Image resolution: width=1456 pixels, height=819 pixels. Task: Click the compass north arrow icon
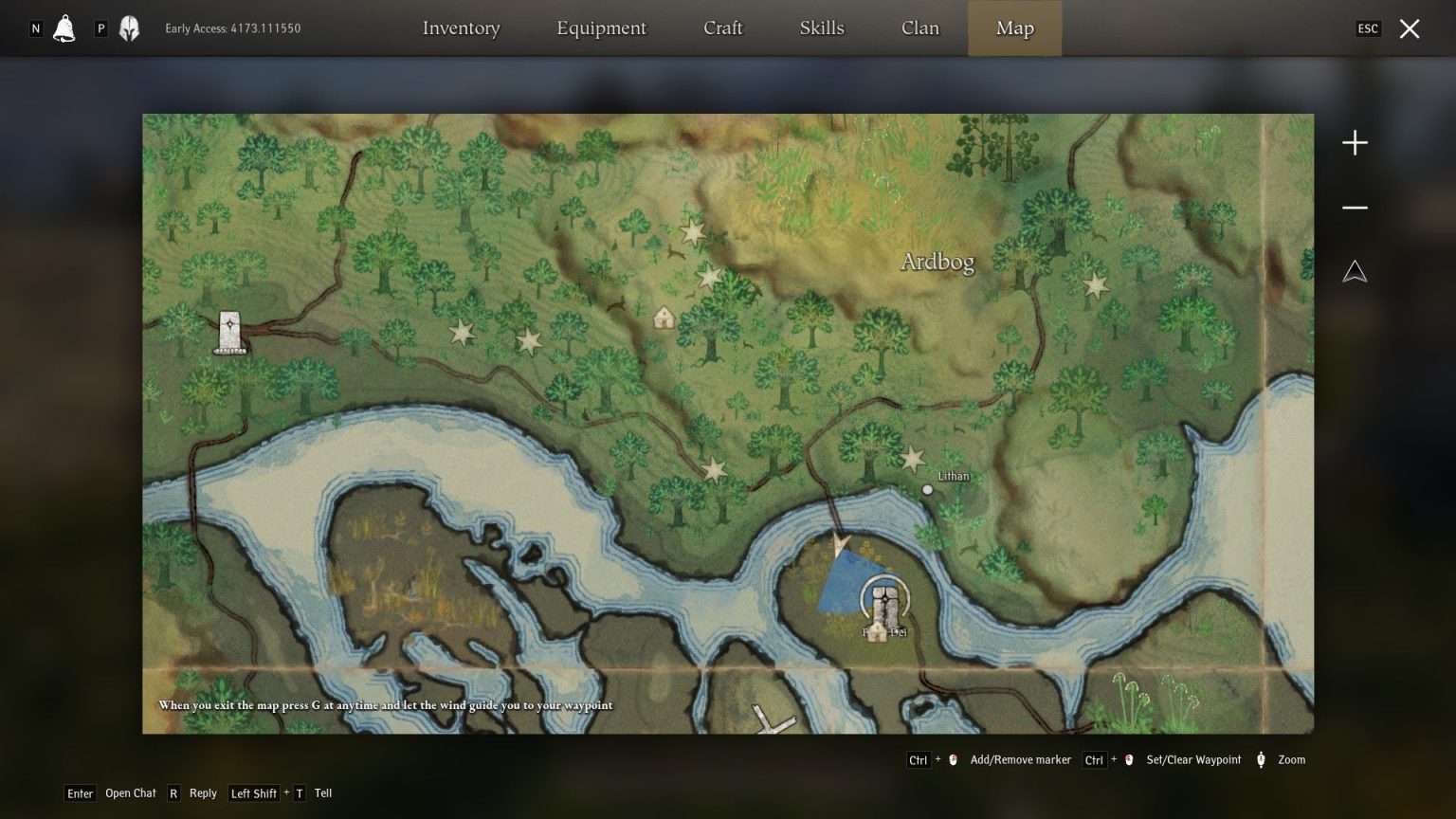tap(1355, 271)
